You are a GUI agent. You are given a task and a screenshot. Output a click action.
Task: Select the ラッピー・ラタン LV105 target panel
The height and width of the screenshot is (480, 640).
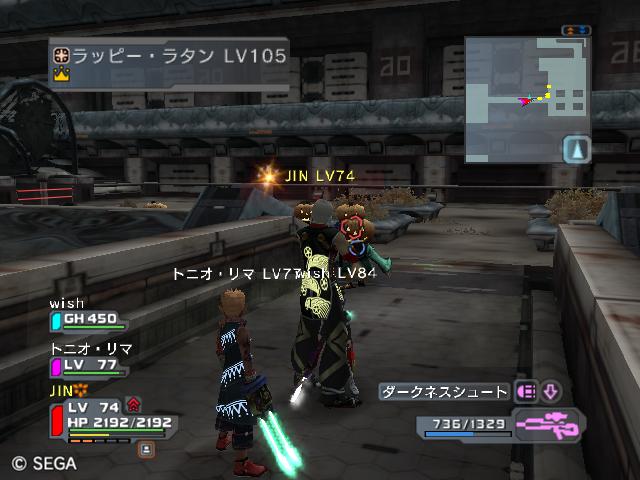click(x=168, y=63)
